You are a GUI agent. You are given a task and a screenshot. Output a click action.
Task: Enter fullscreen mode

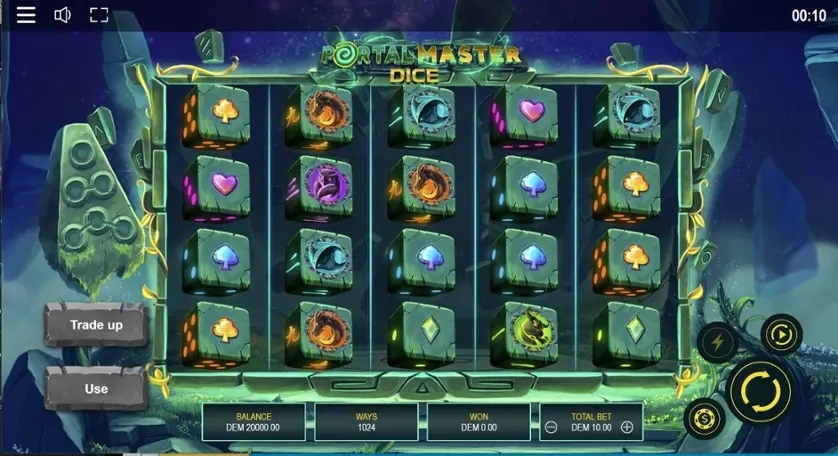click(98, 15)
